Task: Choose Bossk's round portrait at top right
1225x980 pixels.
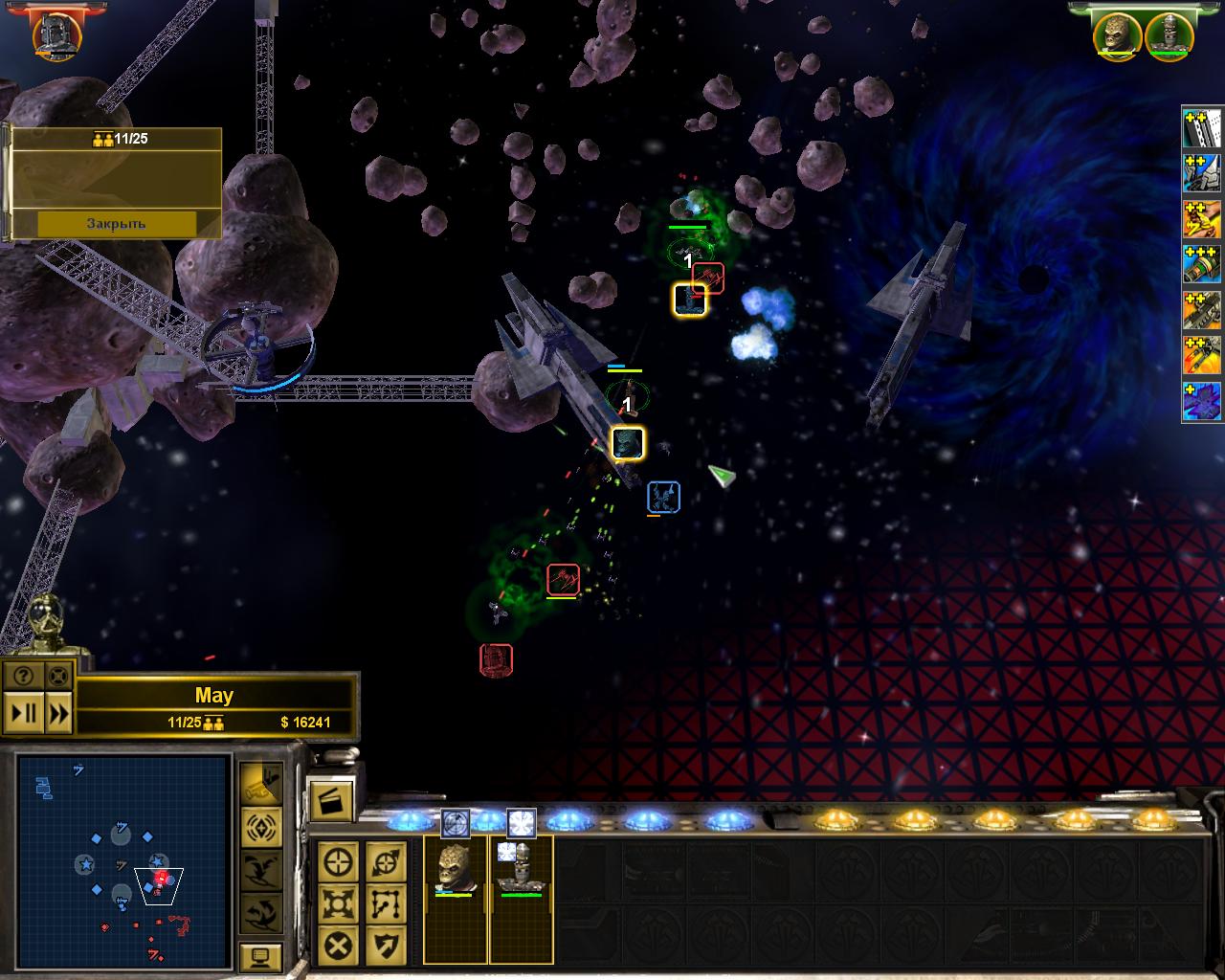Action: [x=1118, y=34]
